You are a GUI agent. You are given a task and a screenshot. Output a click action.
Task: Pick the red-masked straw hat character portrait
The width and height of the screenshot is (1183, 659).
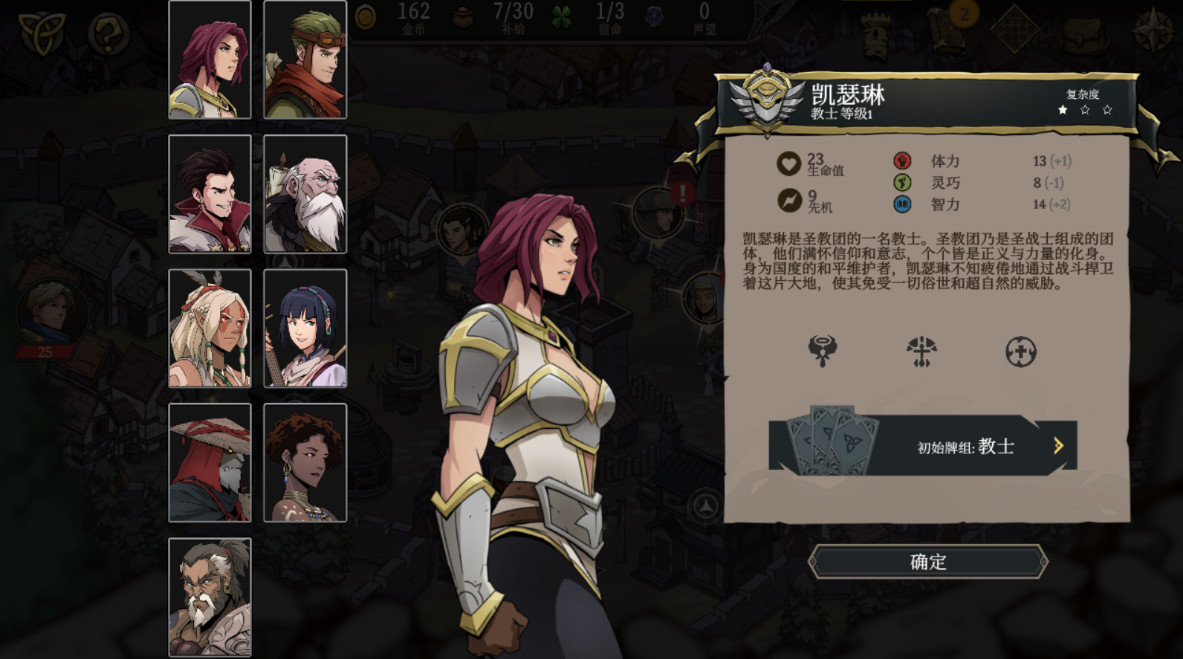click(x=210, y=462)
